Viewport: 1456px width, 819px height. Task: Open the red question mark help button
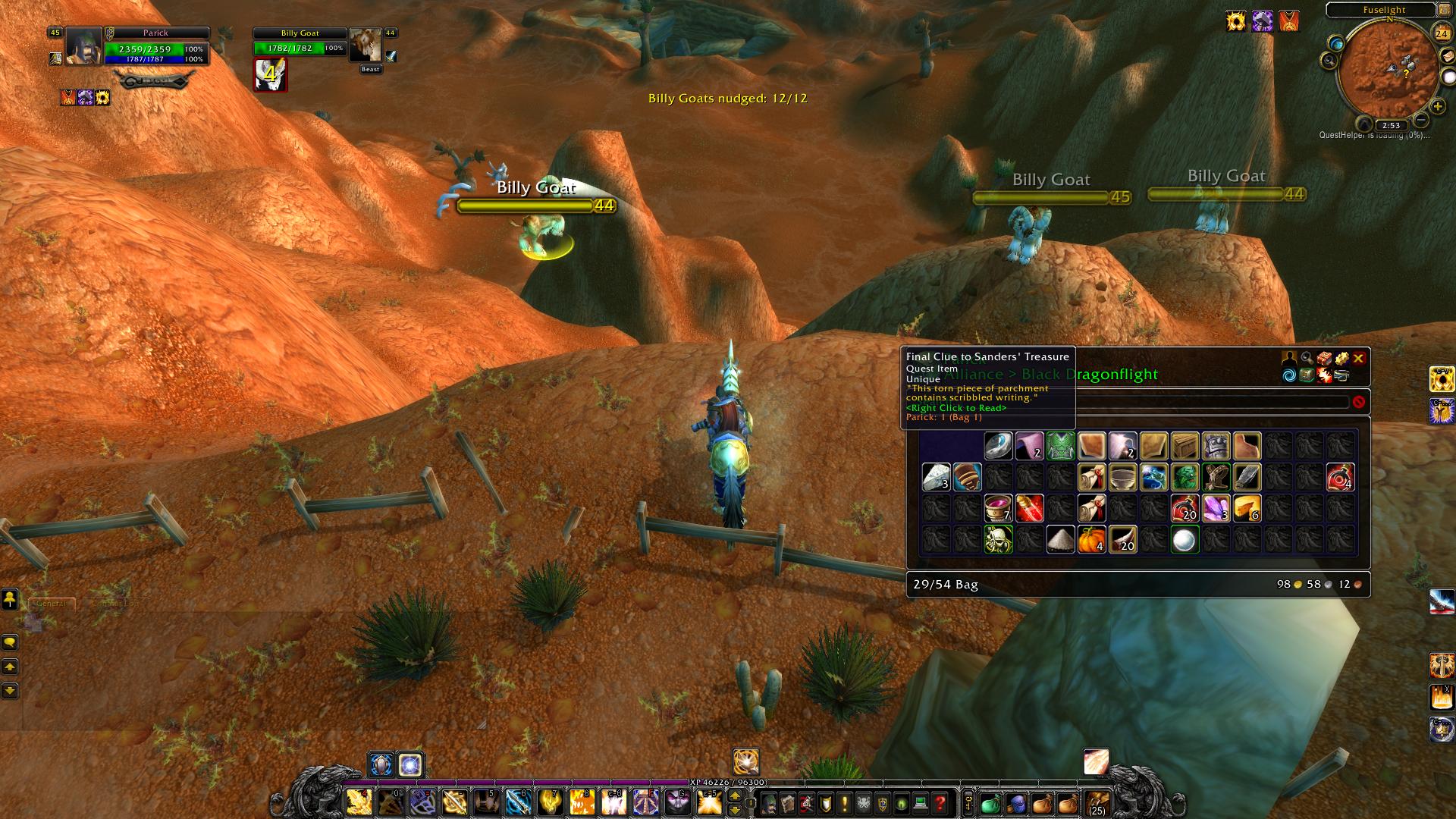(940, 803)
